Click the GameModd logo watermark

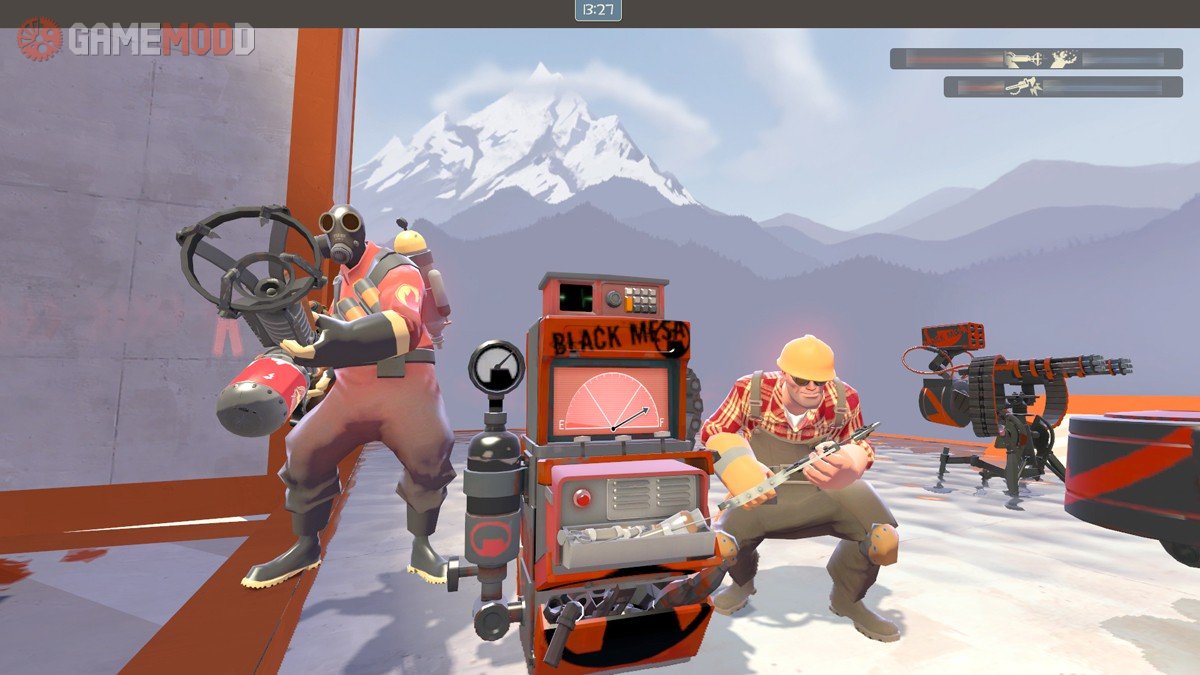coord(136,40)
